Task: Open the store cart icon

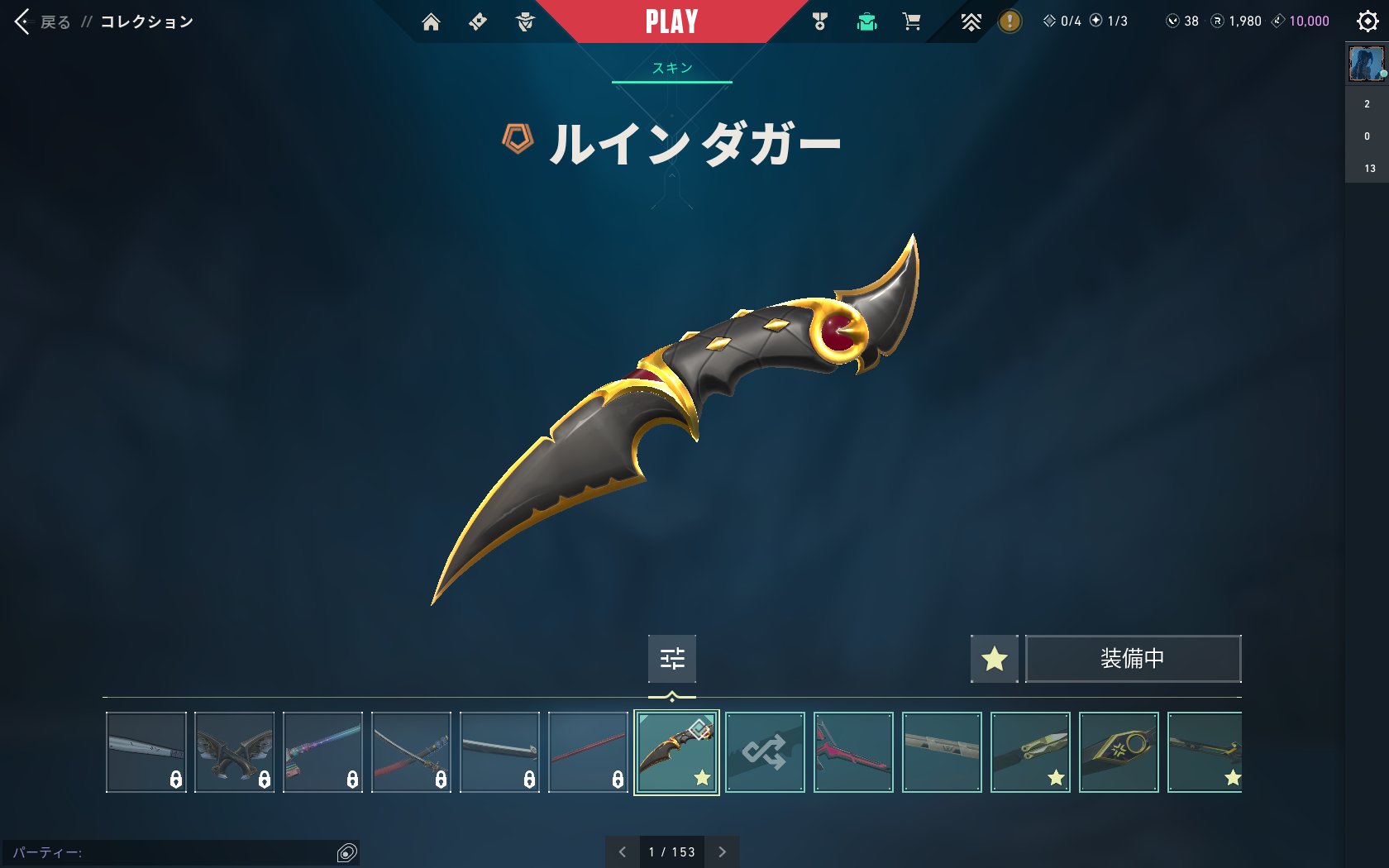Action: tap(911, 21)
